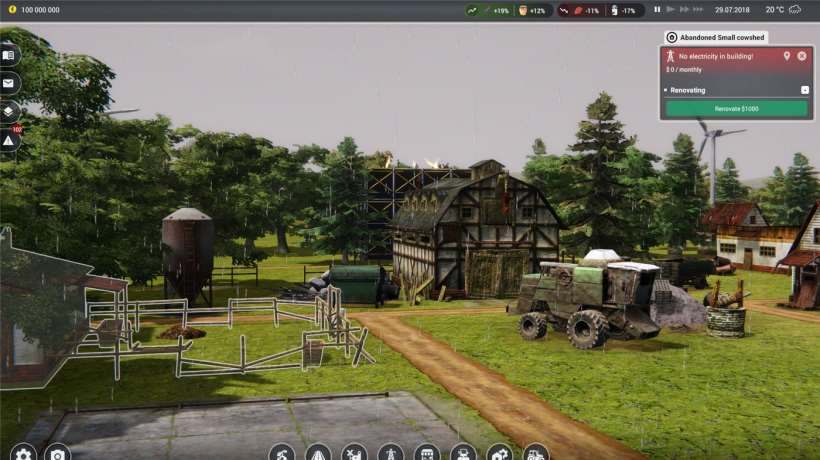The height and width of the screenshot is (460, 820).
Task: Click the green Renovate $1000 button
Action: [736, 108]
